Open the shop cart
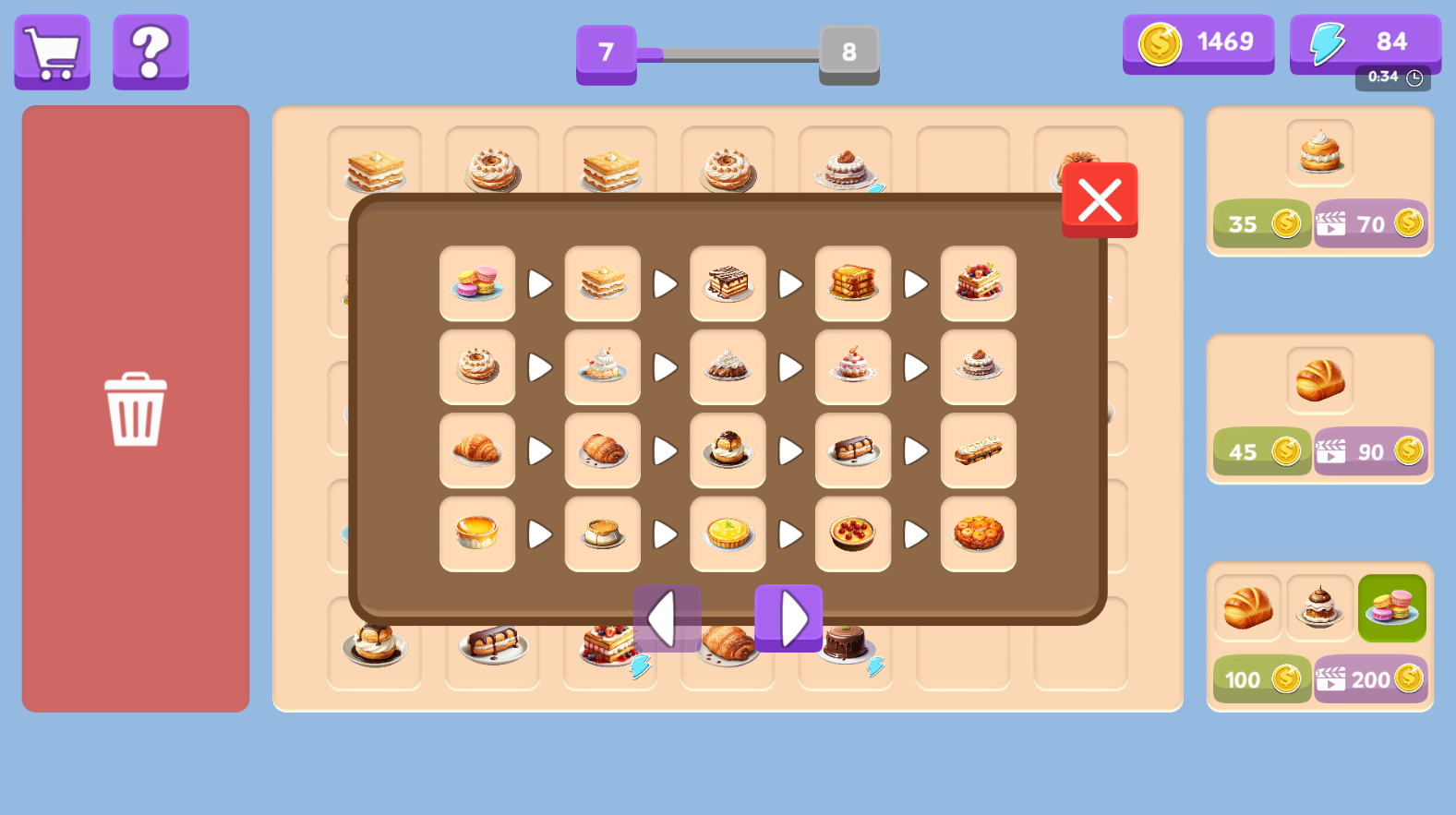The height and width of the screenshot is (815, 1456). (x=52, y=52)
